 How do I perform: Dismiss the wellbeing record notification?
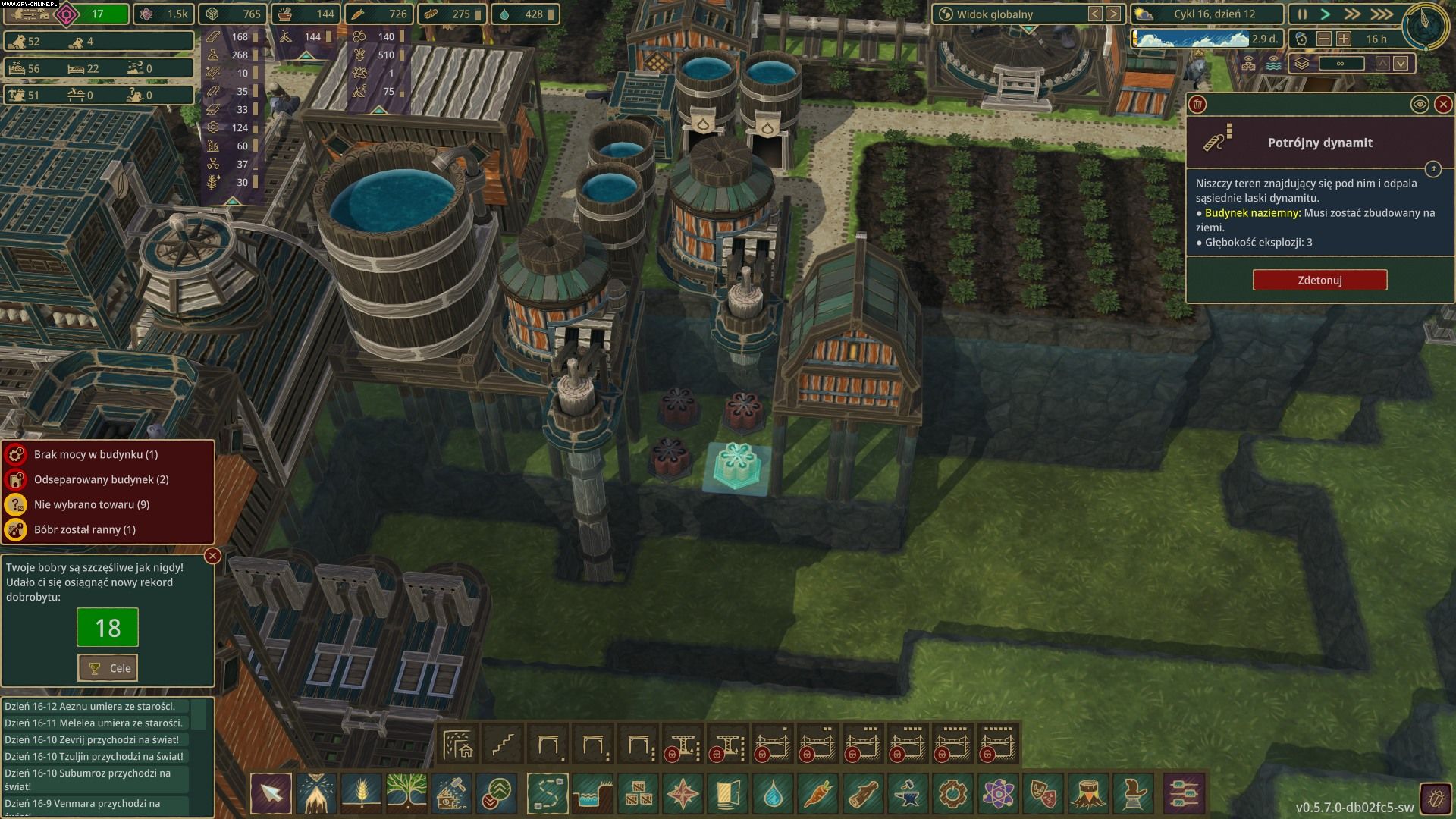[x=213, y=556]
